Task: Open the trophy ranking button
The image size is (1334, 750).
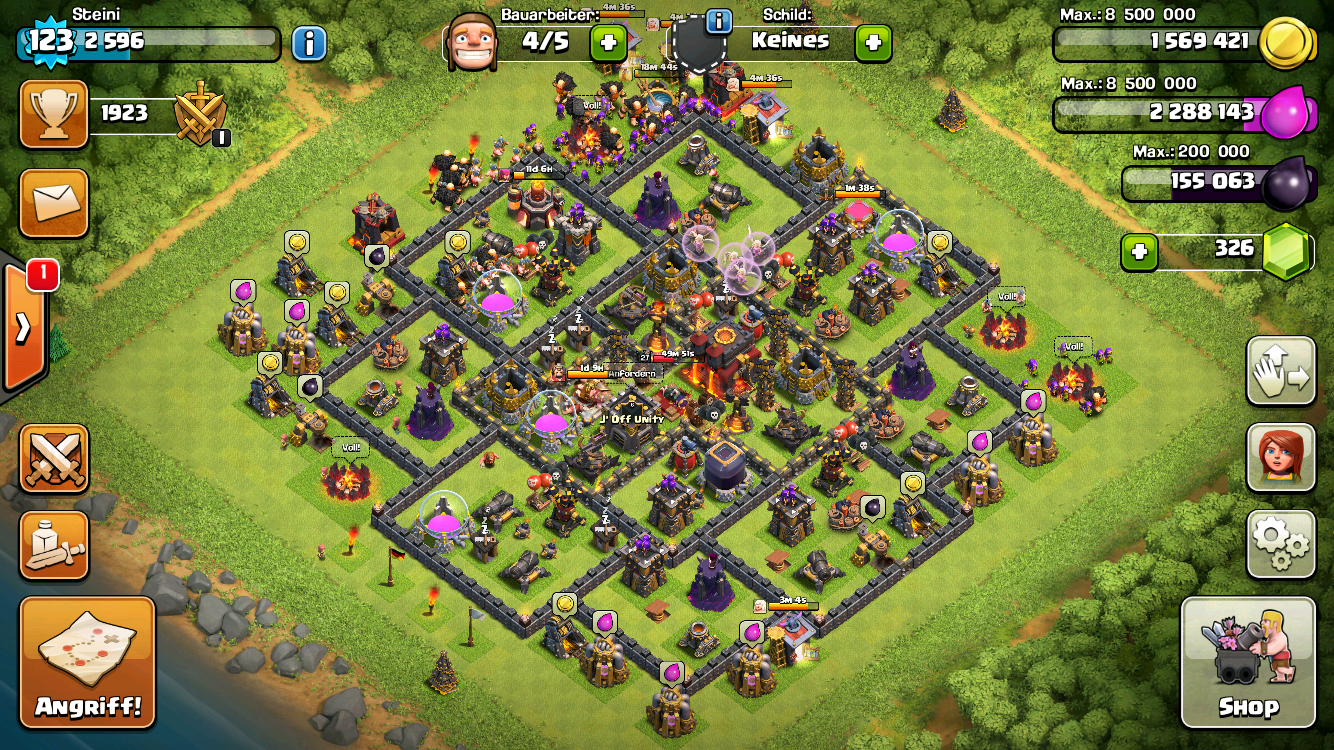Action: tap(54, 113)
